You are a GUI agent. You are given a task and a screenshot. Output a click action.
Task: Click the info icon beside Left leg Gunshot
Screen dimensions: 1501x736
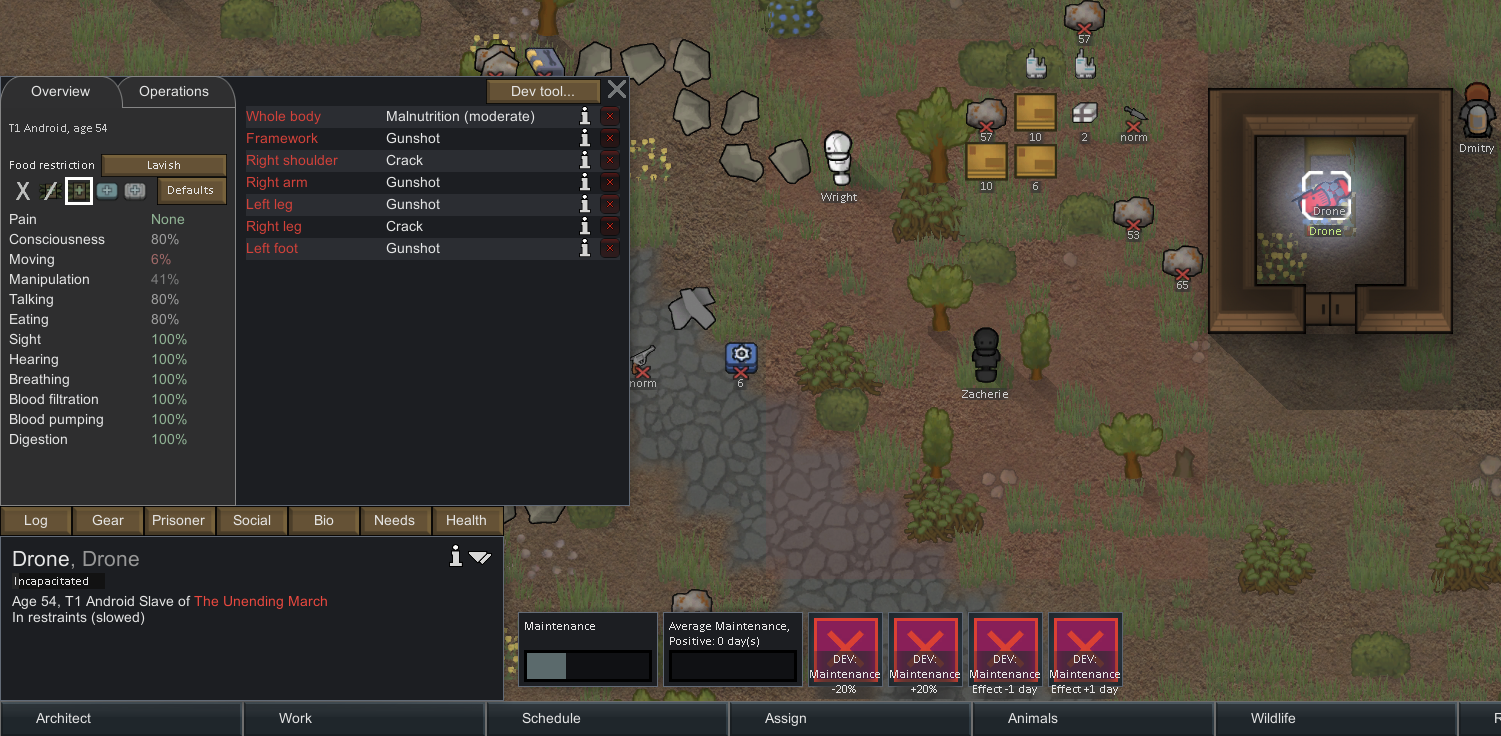(585, 204)
